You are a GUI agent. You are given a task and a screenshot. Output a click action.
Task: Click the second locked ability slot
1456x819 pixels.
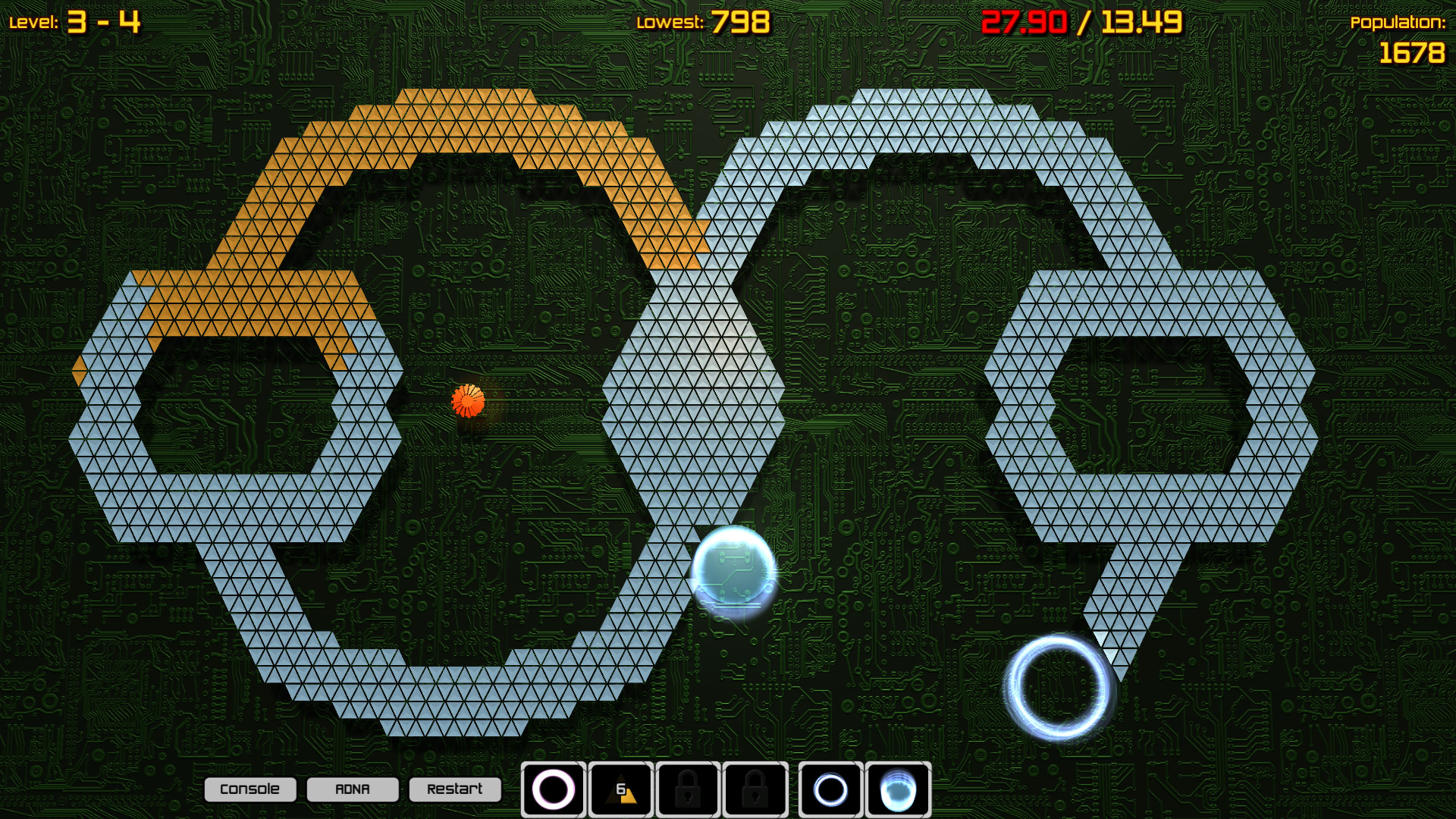(755, 789)
